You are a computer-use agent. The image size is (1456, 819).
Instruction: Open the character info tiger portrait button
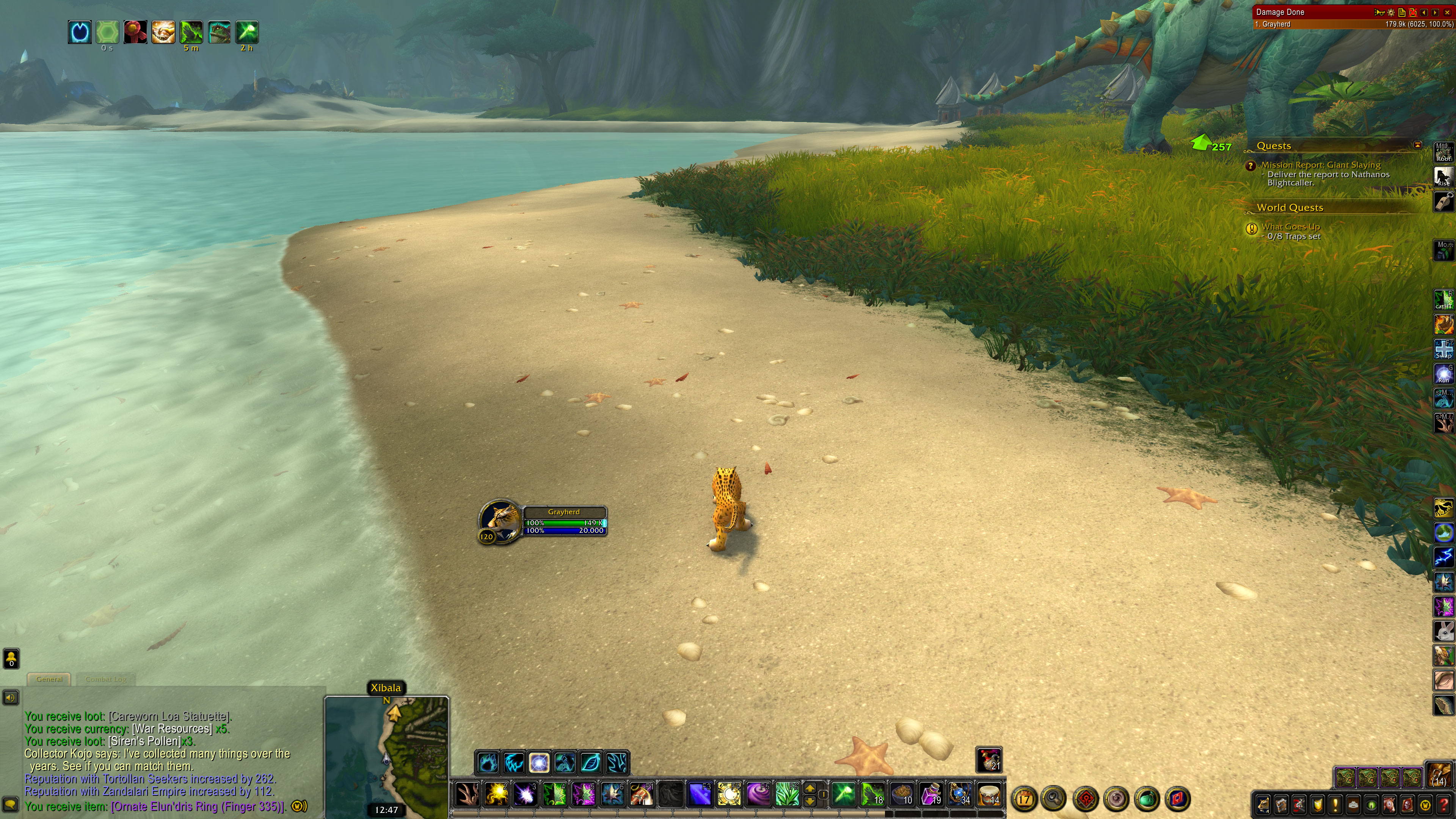(x=1263, y=804)
